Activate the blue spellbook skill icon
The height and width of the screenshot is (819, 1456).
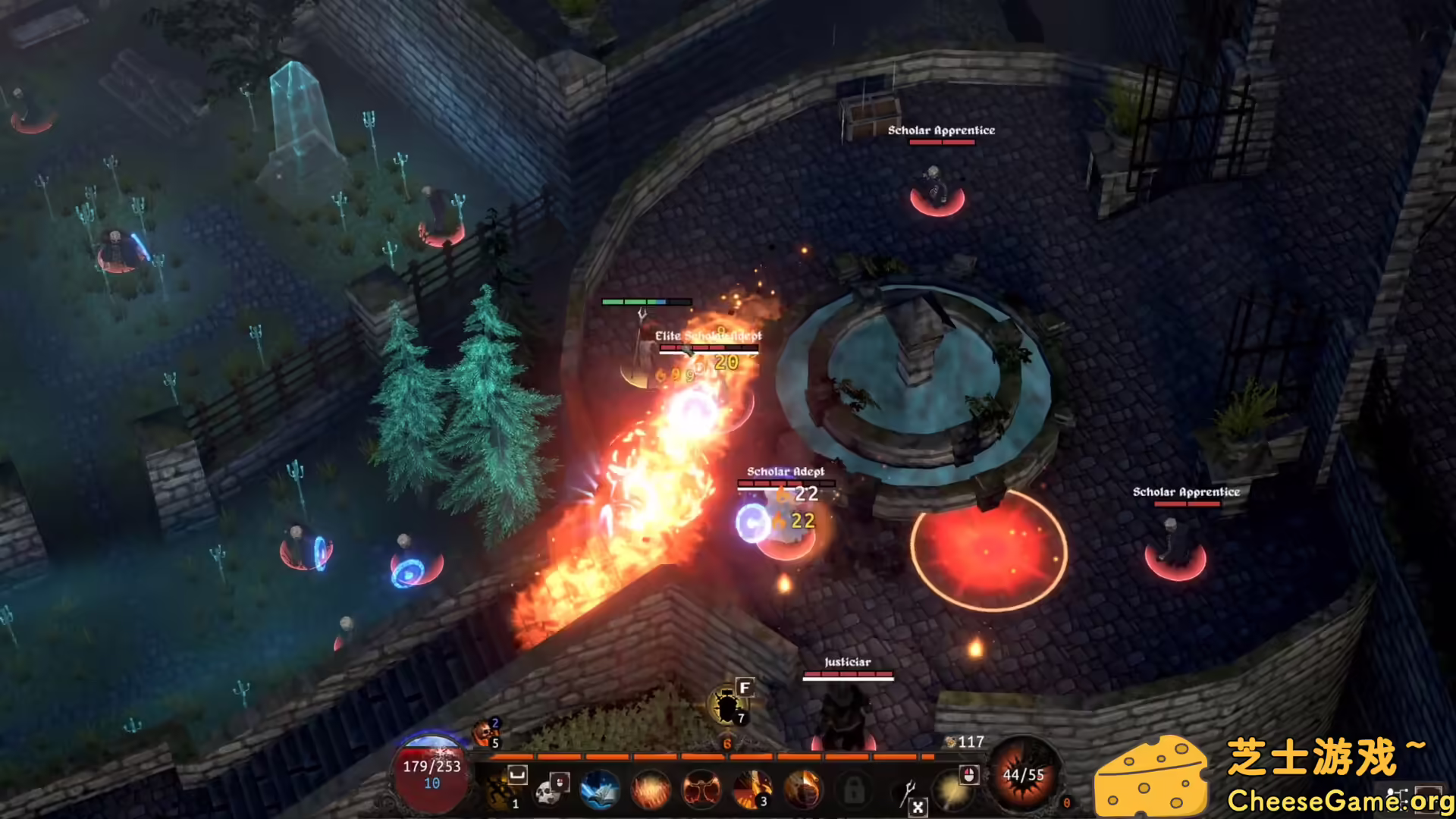[x=600, y=789]
